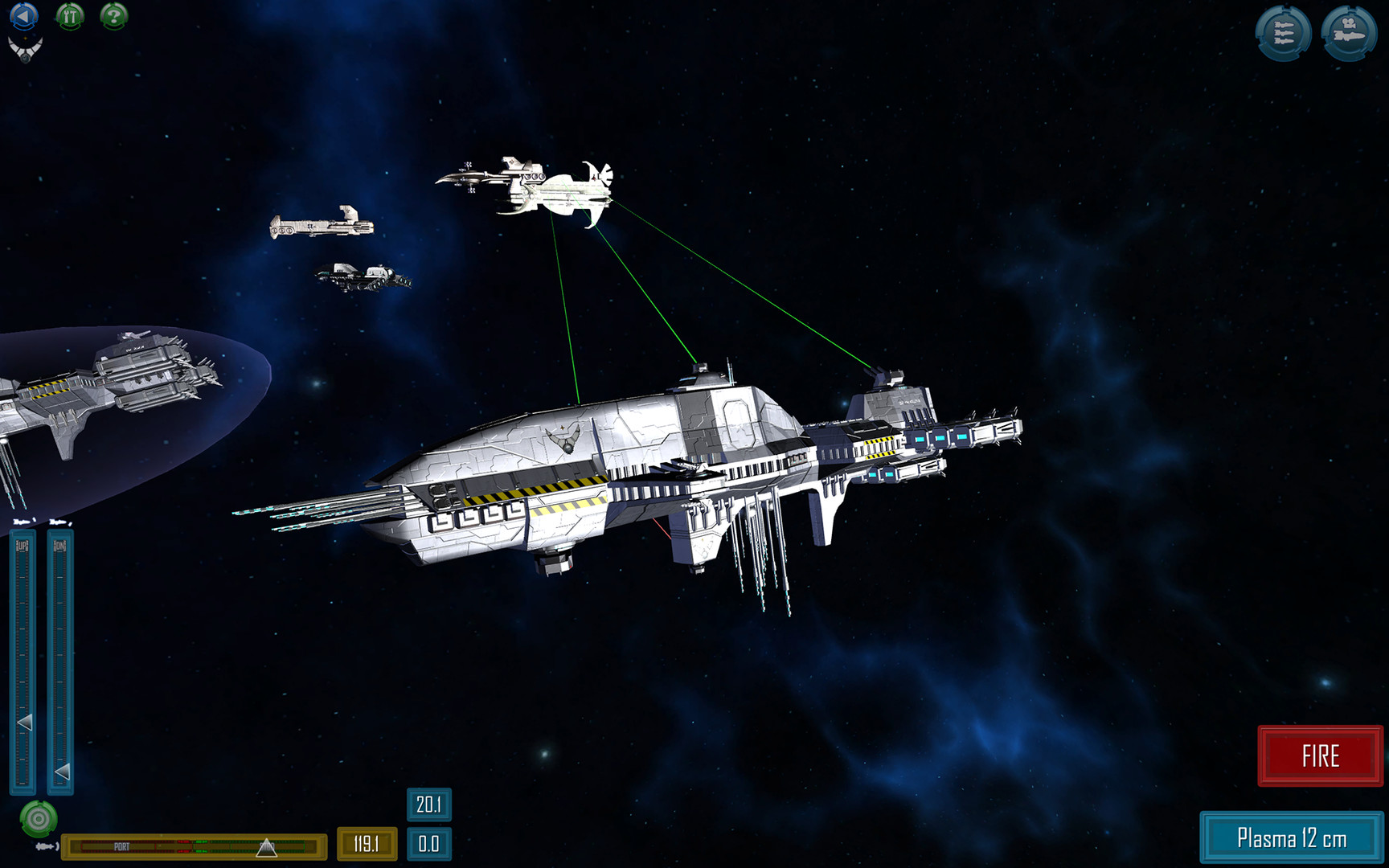Click the small torpedo symbol beside the rudder gauge
1389x868 pixels.
[46, 845]
